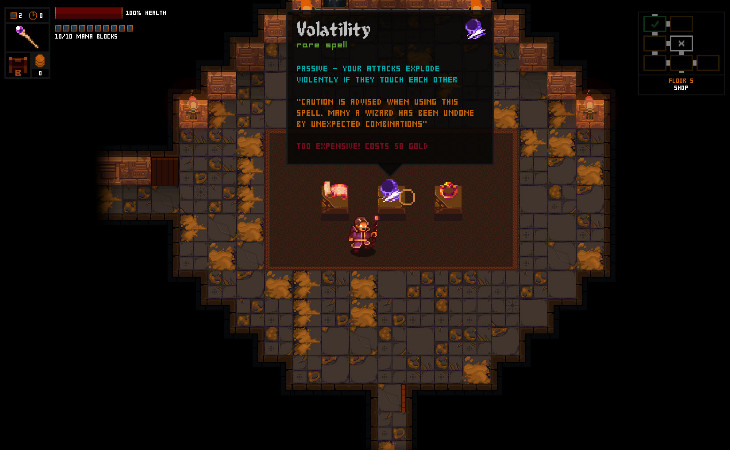Open the floor minimap
This screenshot has width=730, height=450.
pos(680,48)
